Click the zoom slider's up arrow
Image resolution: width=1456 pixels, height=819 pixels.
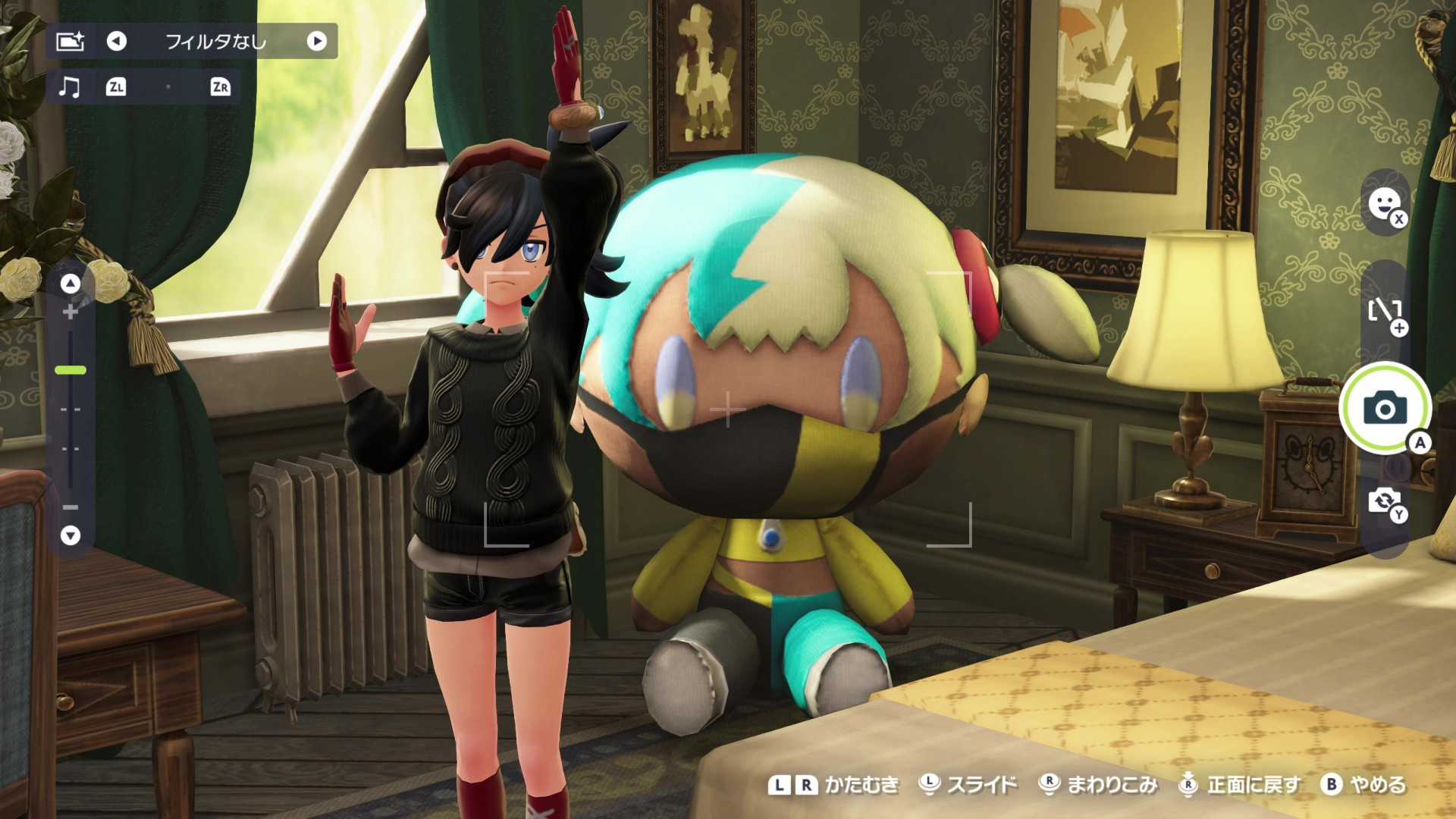(71, 284)
